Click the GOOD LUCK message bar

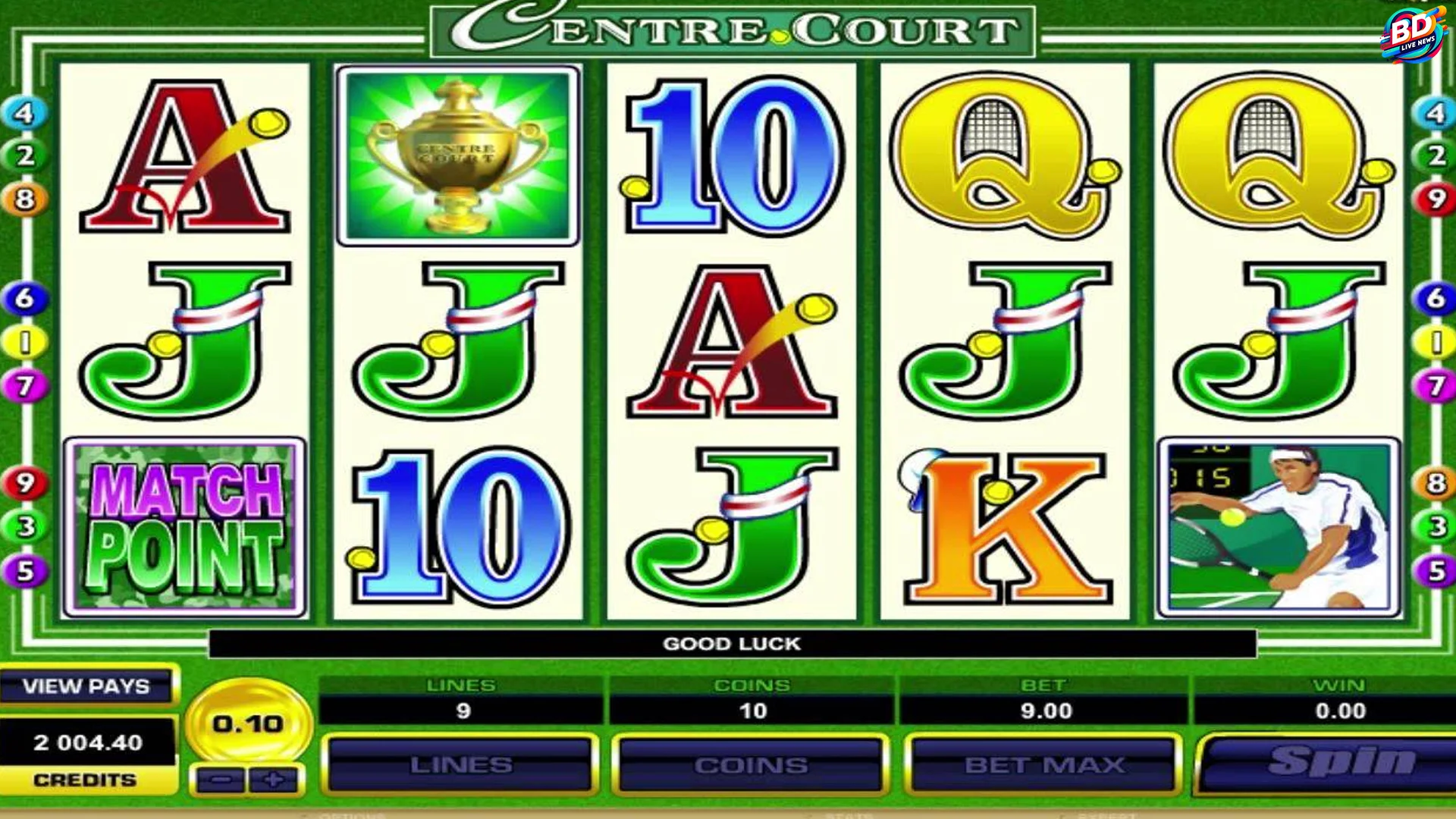click(732, 642)
